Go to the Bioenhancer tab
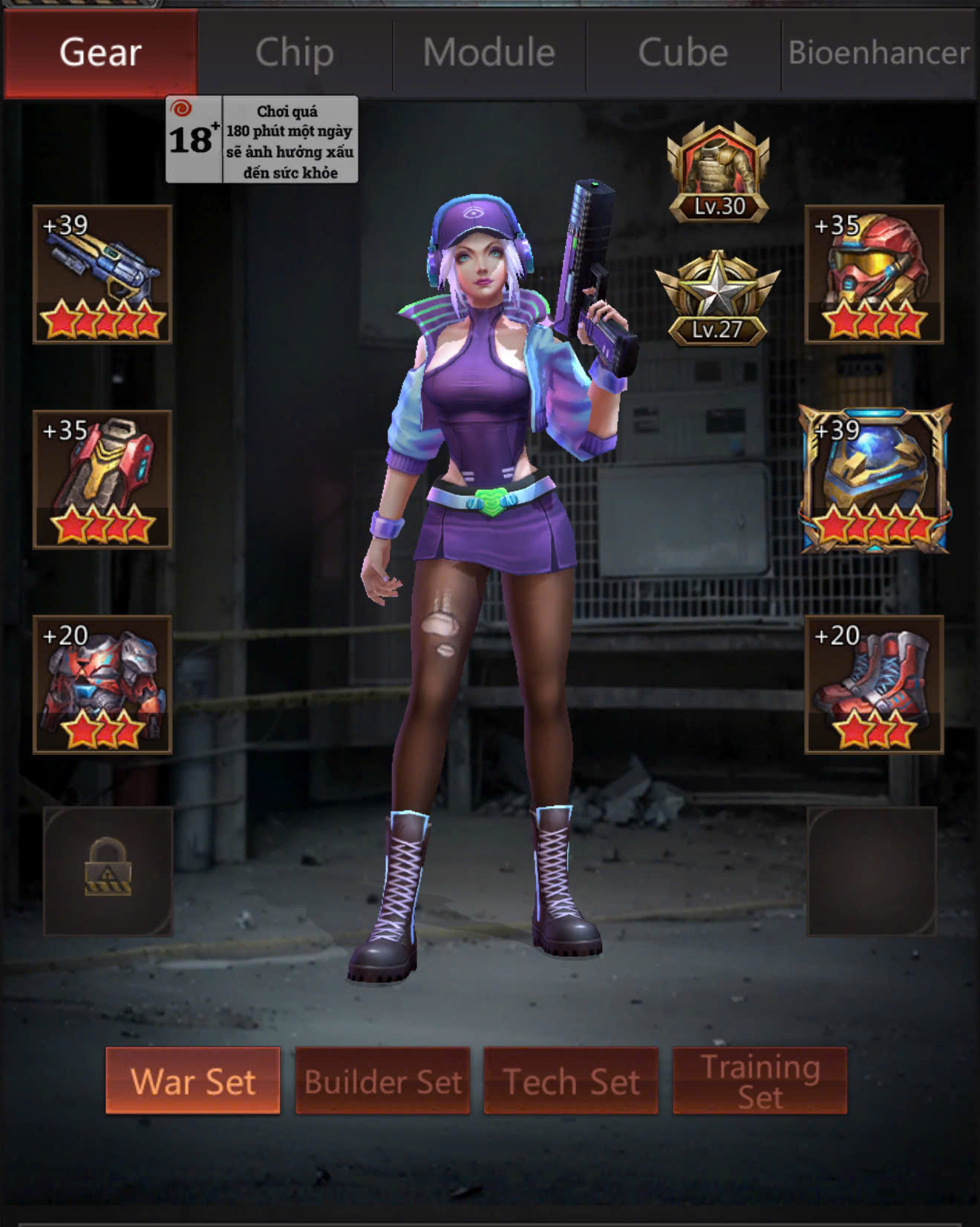The image size is (980, 1227). click(878, 53)
